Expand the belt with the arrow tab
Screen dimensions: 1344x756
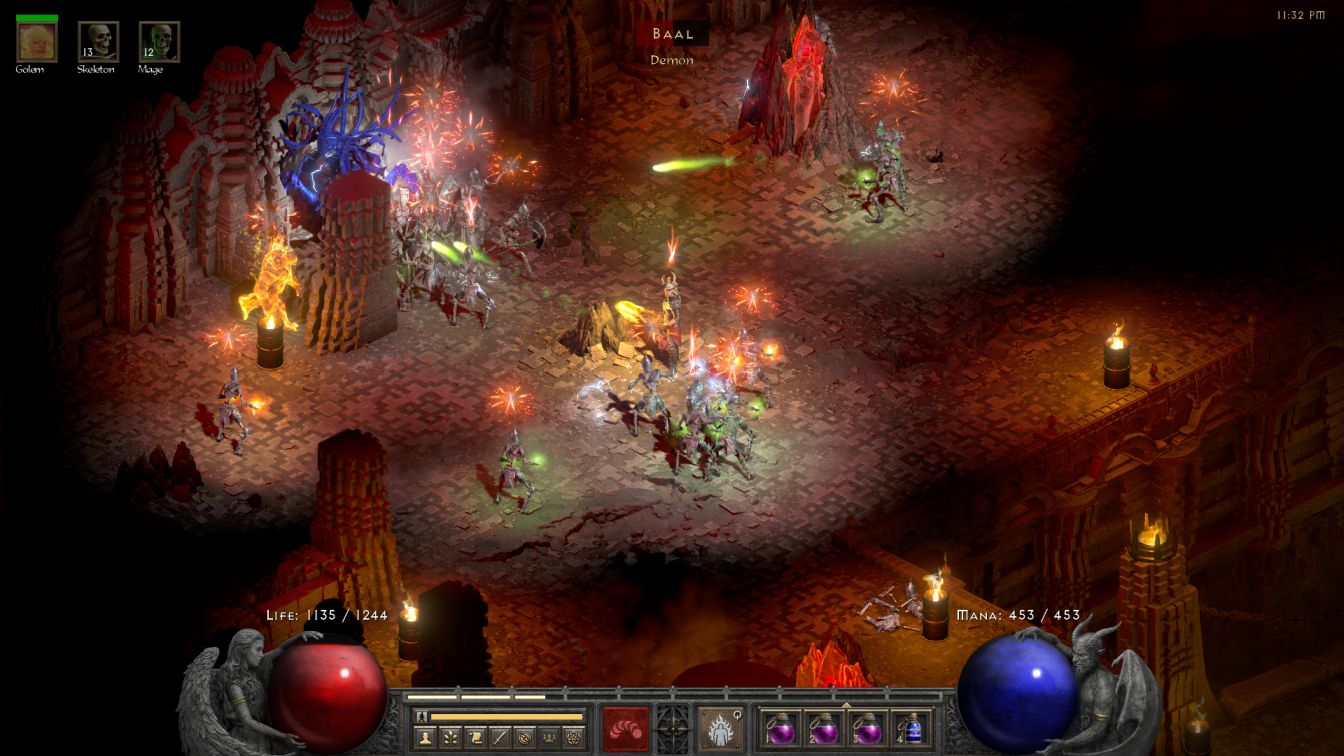846,705
